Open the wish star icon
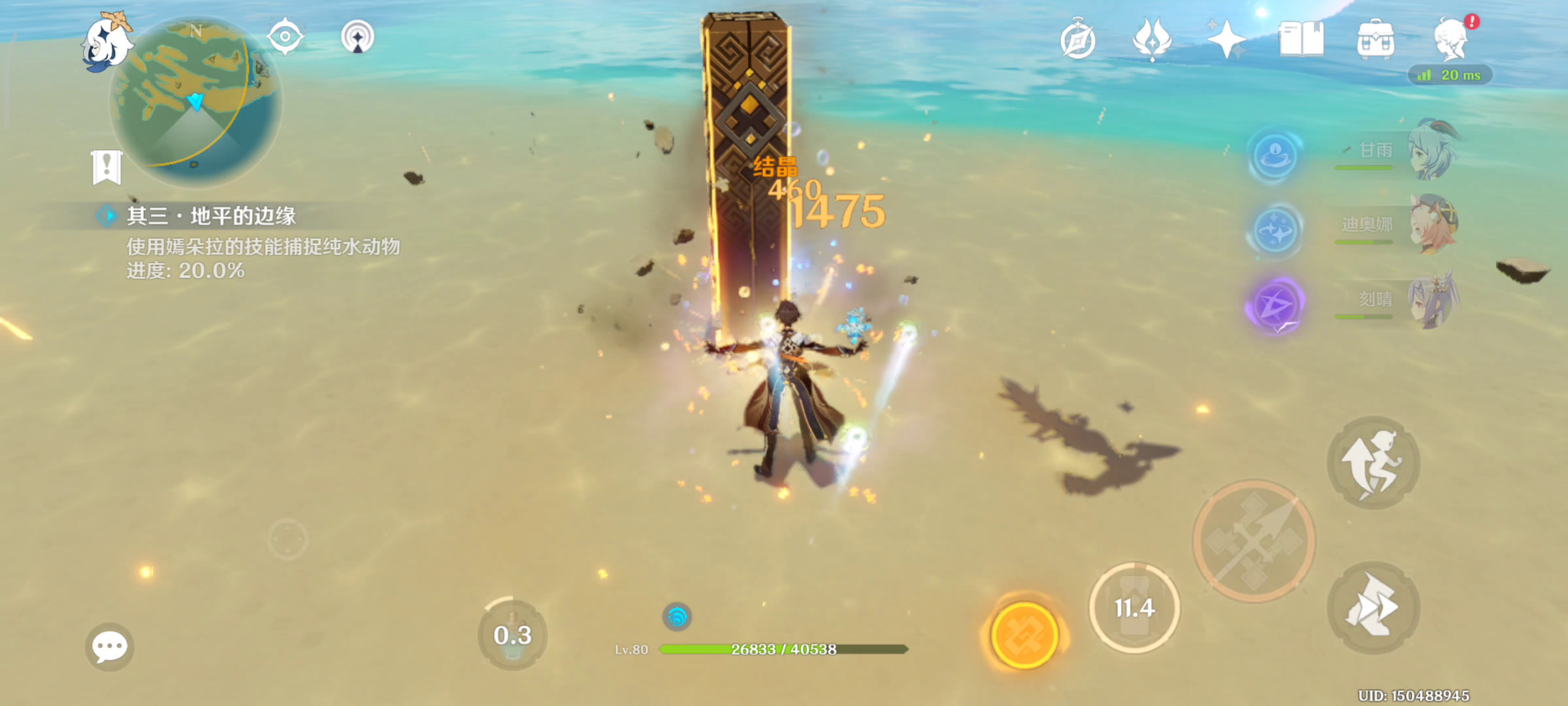Image resolution: width=1568 pixels, height=706 pixels. pos(1226,41)
